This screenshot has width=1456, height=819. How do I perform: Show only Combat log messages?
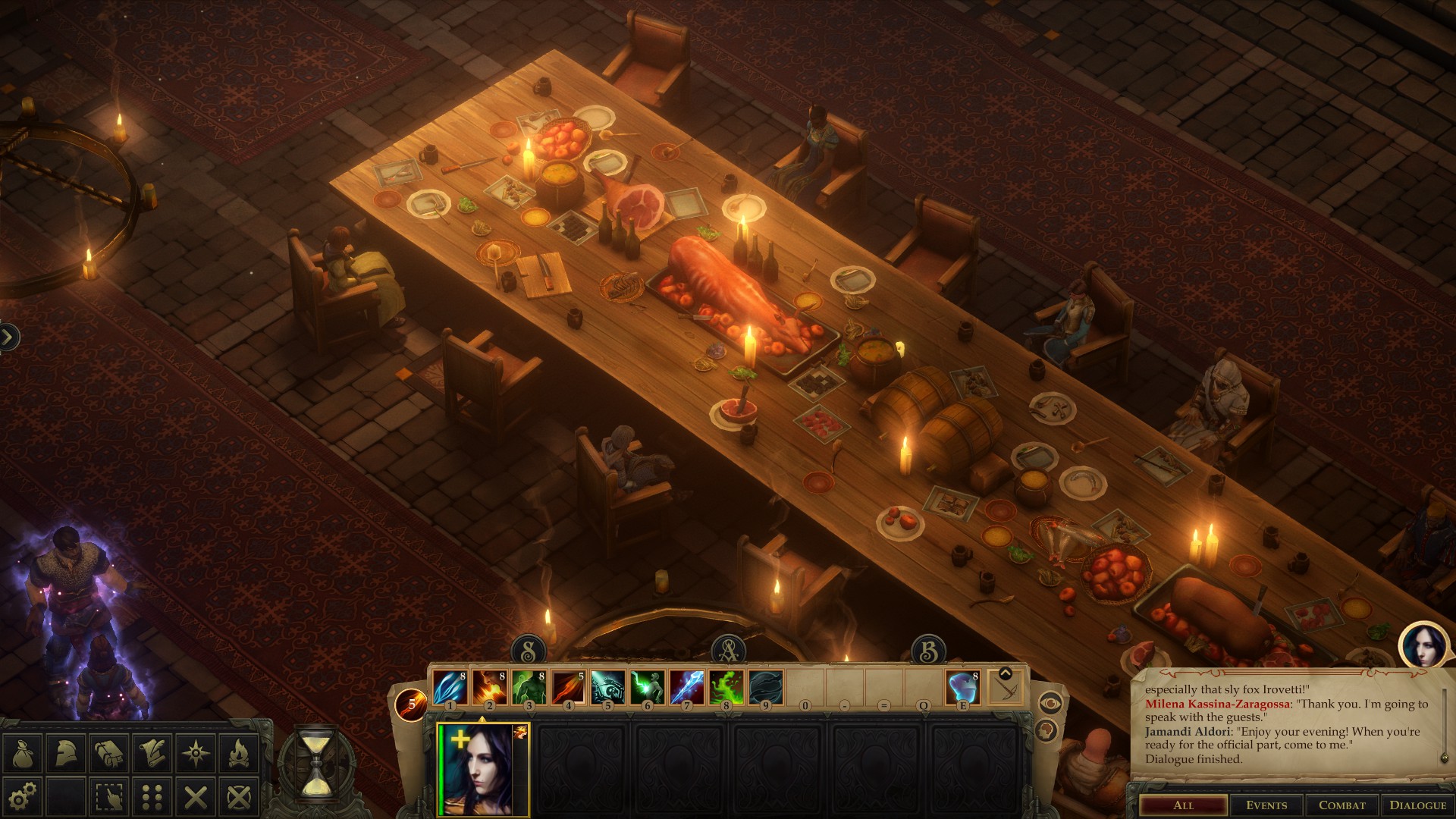pyautogui.click(x=1341, y=805)
